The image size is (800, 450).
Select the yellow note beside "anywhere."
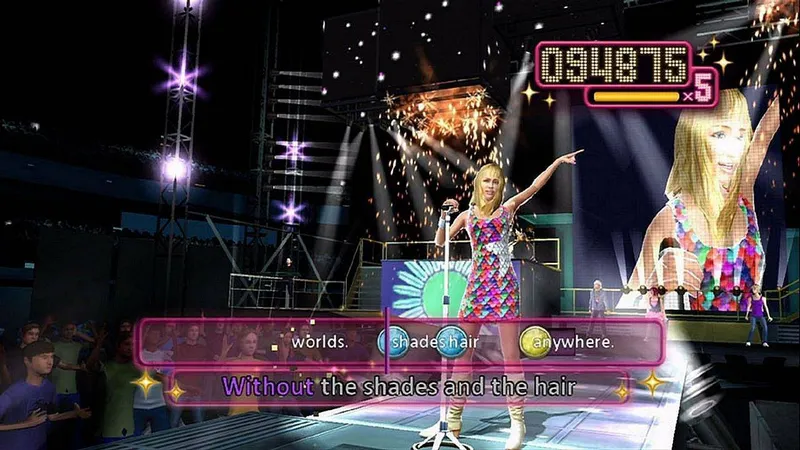click(533, 342)
